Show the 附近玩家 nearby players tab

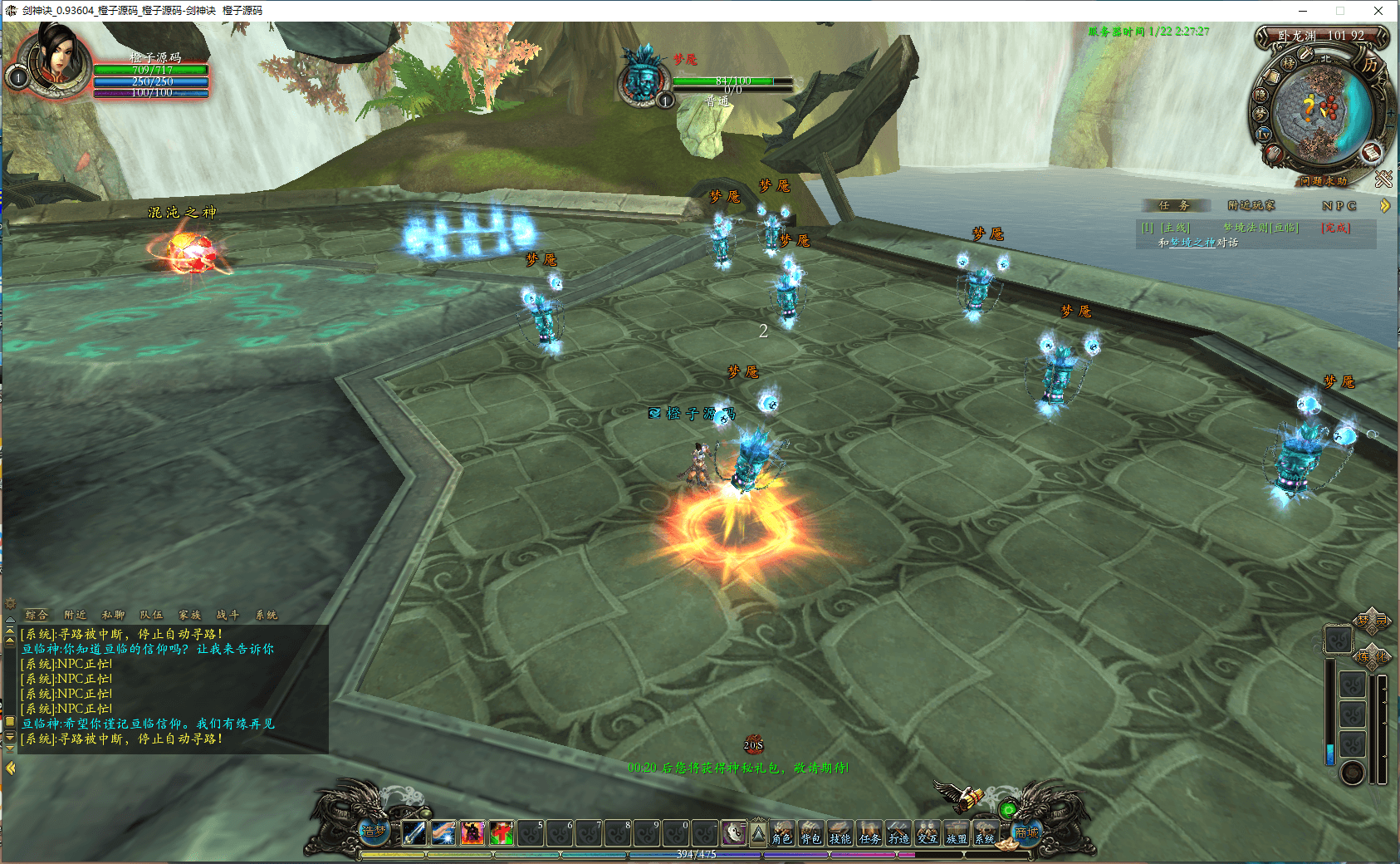click(x=1251, y=205)
